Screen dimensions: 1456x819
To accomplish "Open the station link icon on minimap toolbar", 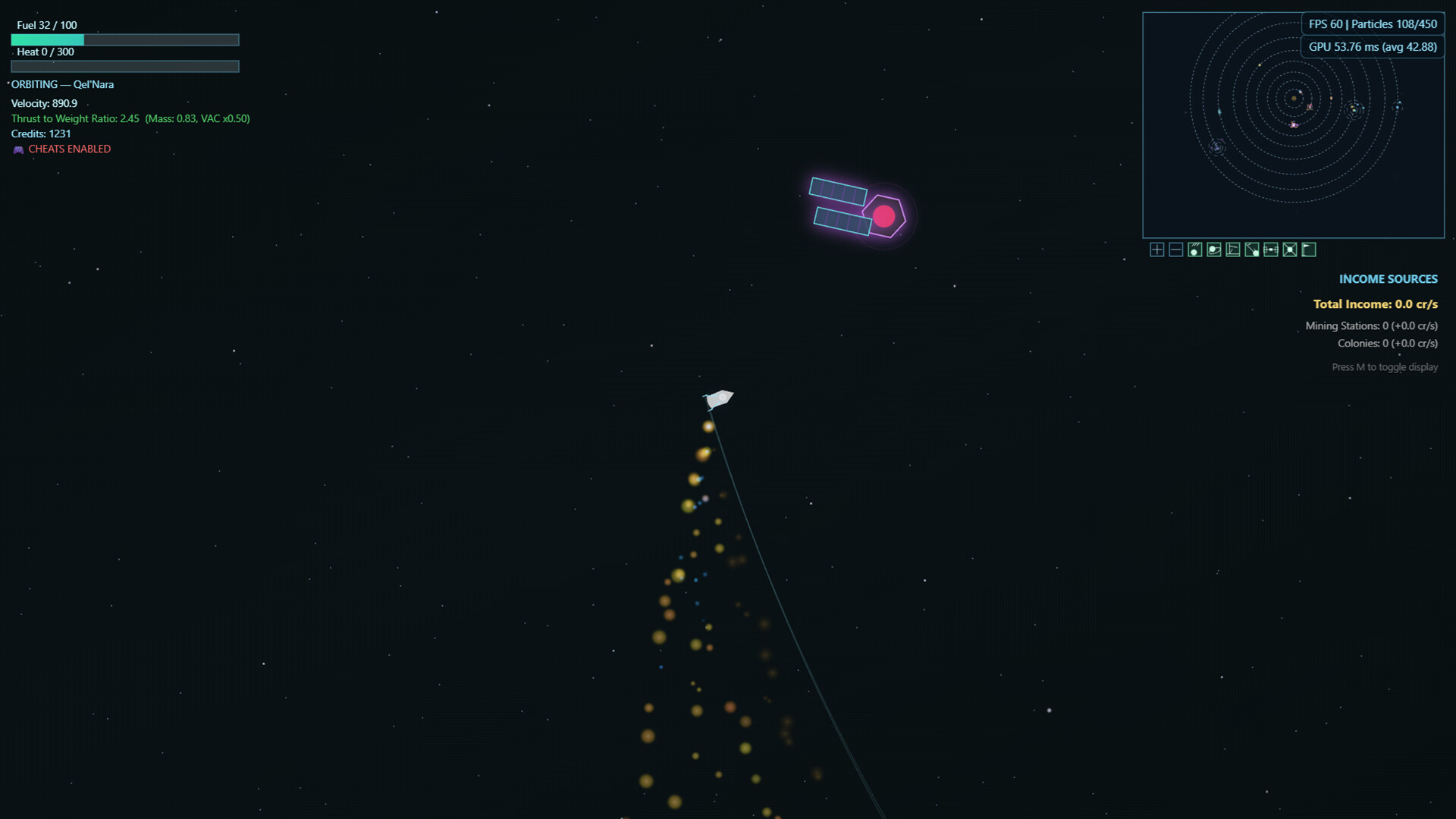I will coord(1271,249).
